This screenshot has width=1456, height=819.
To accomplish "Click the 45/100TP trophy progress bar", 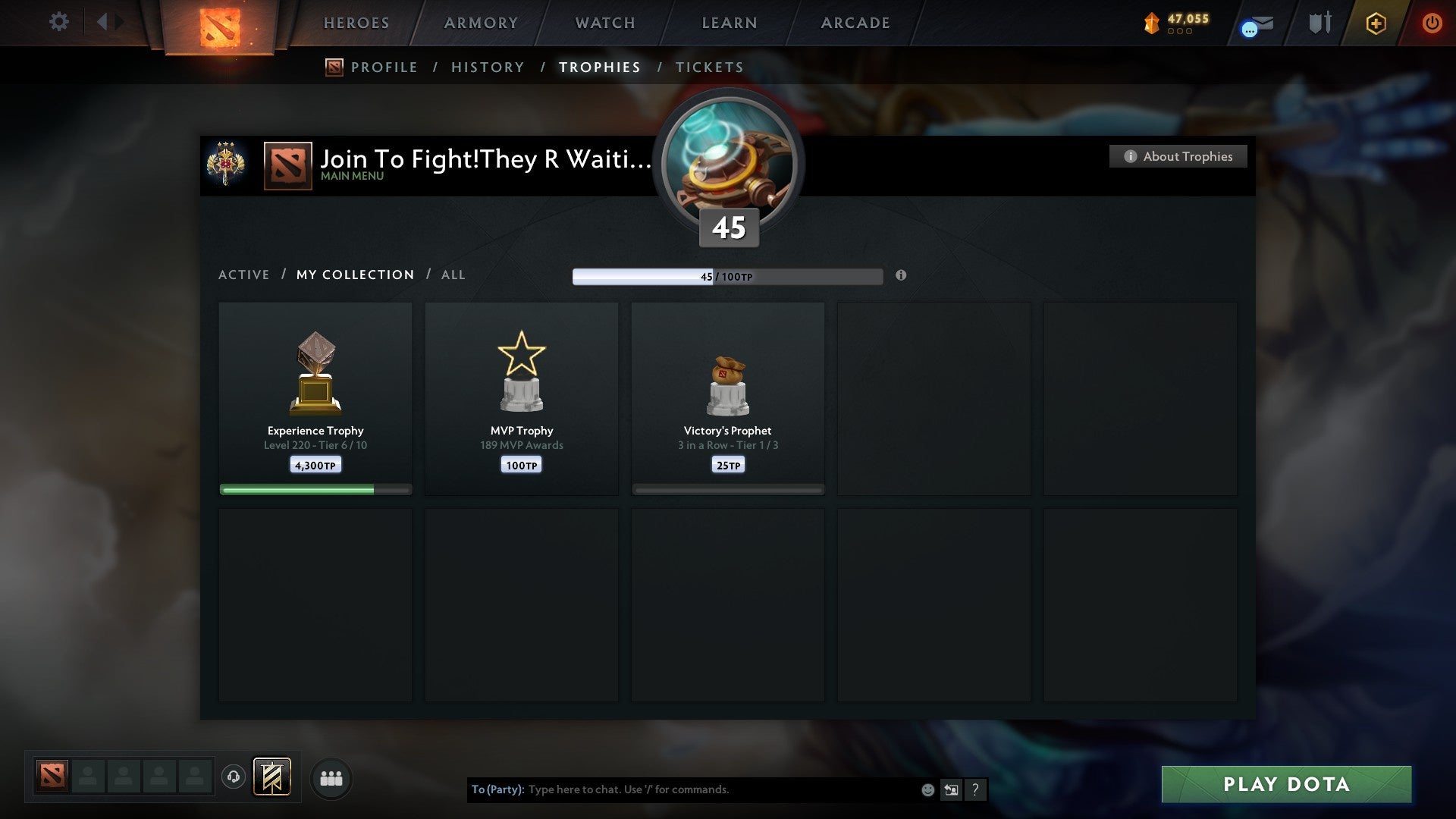I will (x=727, y=276).
